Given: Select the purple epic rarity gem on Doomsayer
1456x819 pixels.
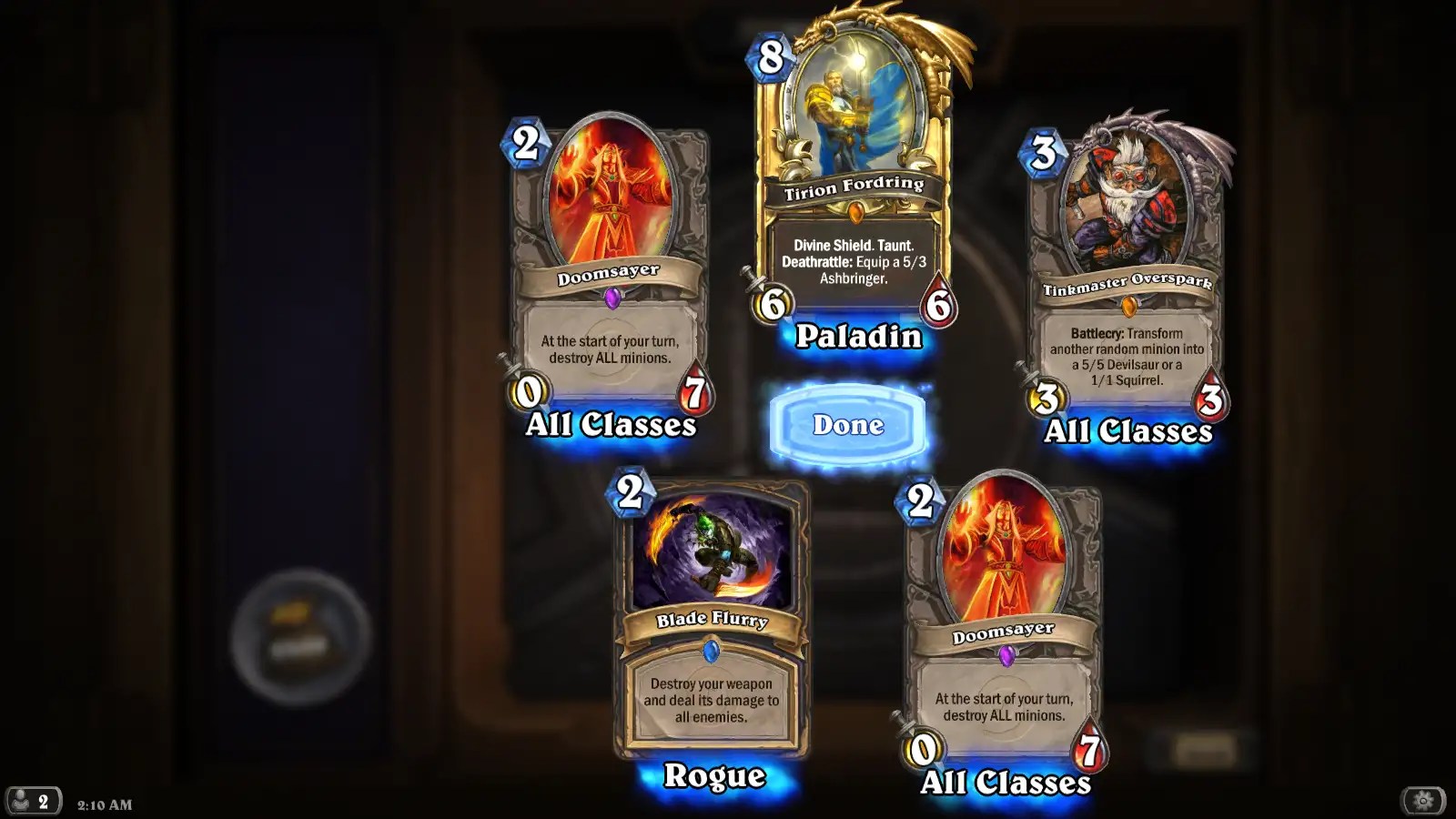Looking at the screenshot, I should tap(612, 297).
